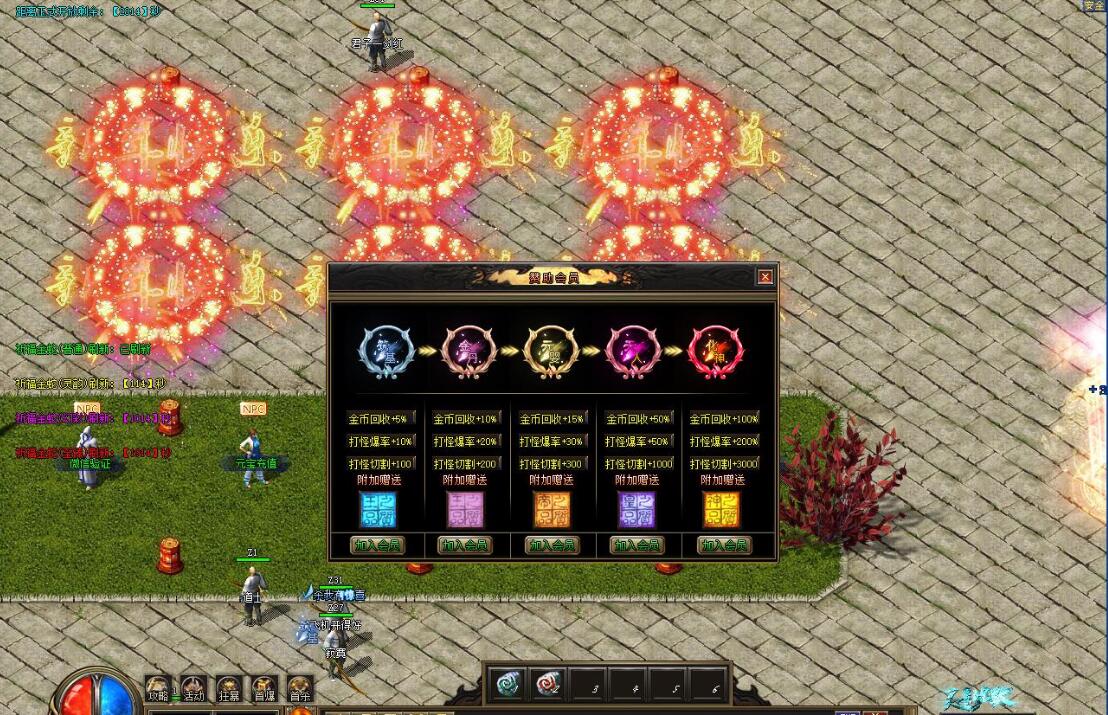Join the 化神 membership with +100% gold recycle

pyautogui.click(x=724, y=545)
